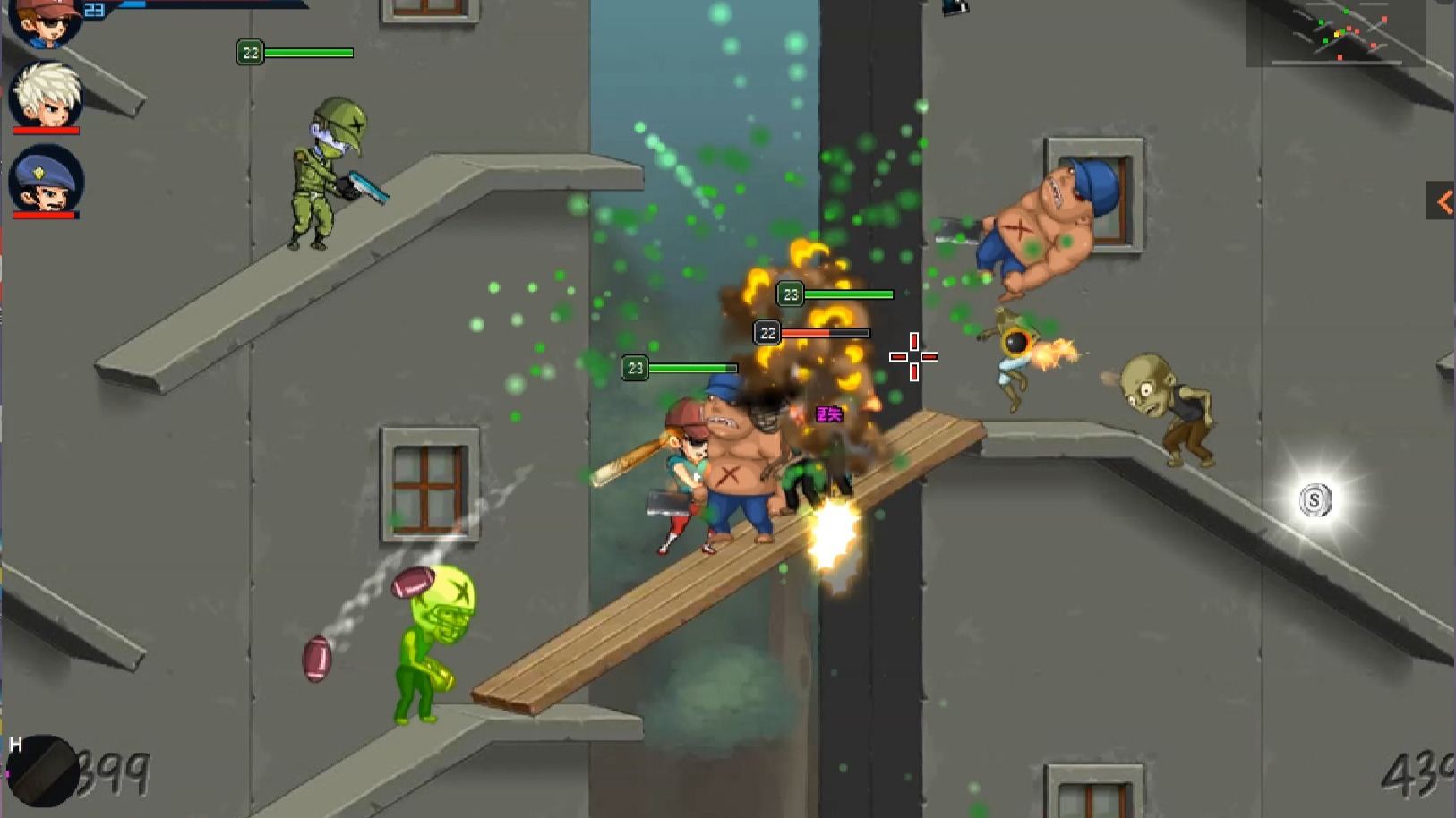Screen dimensions: 1456x818
Task: Select the white-haired teammate portrait
Action: point(47,95)
